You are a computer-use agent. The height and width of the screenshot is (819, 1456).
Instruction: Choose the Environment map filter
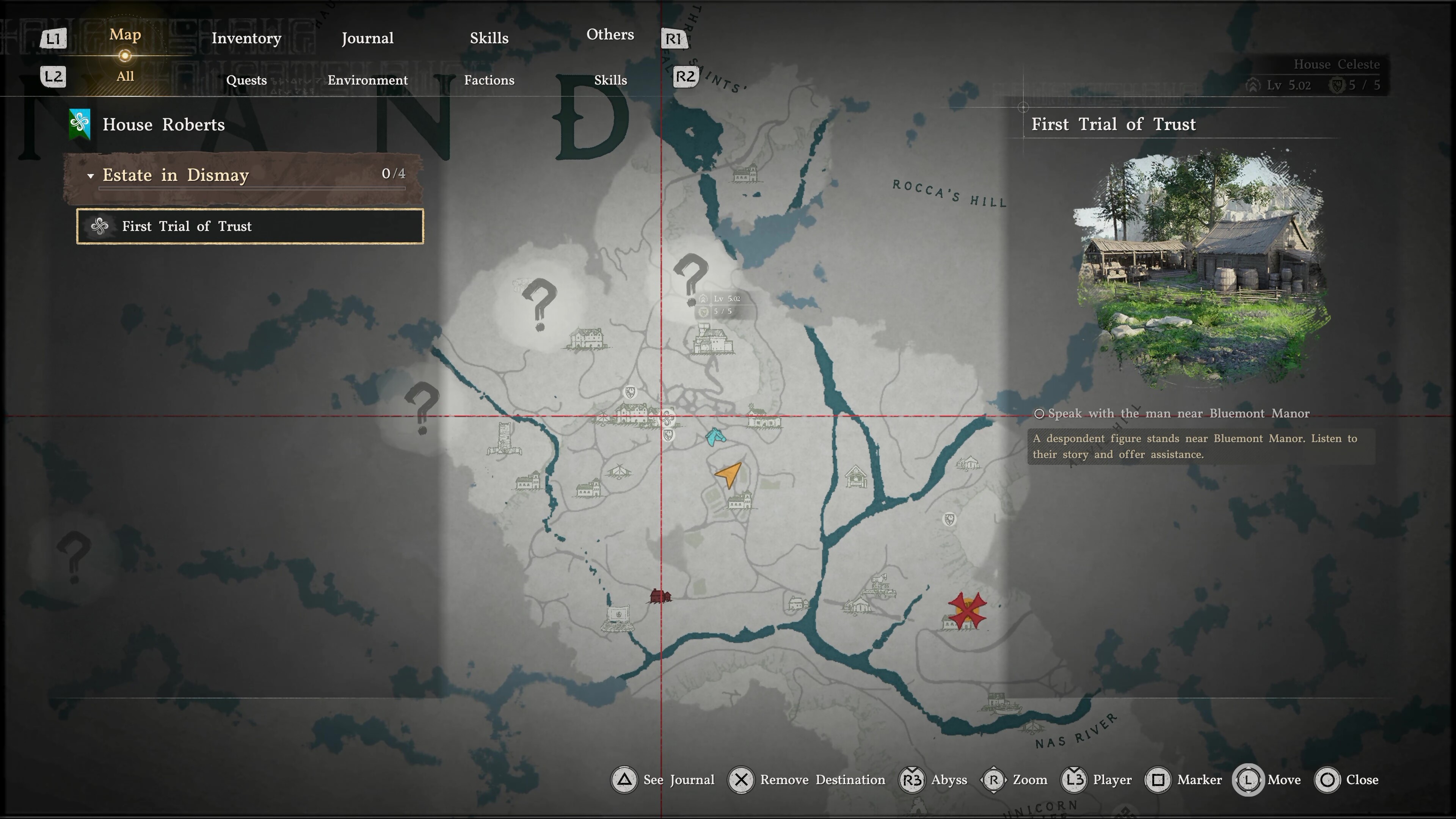(x=367, y=80)
